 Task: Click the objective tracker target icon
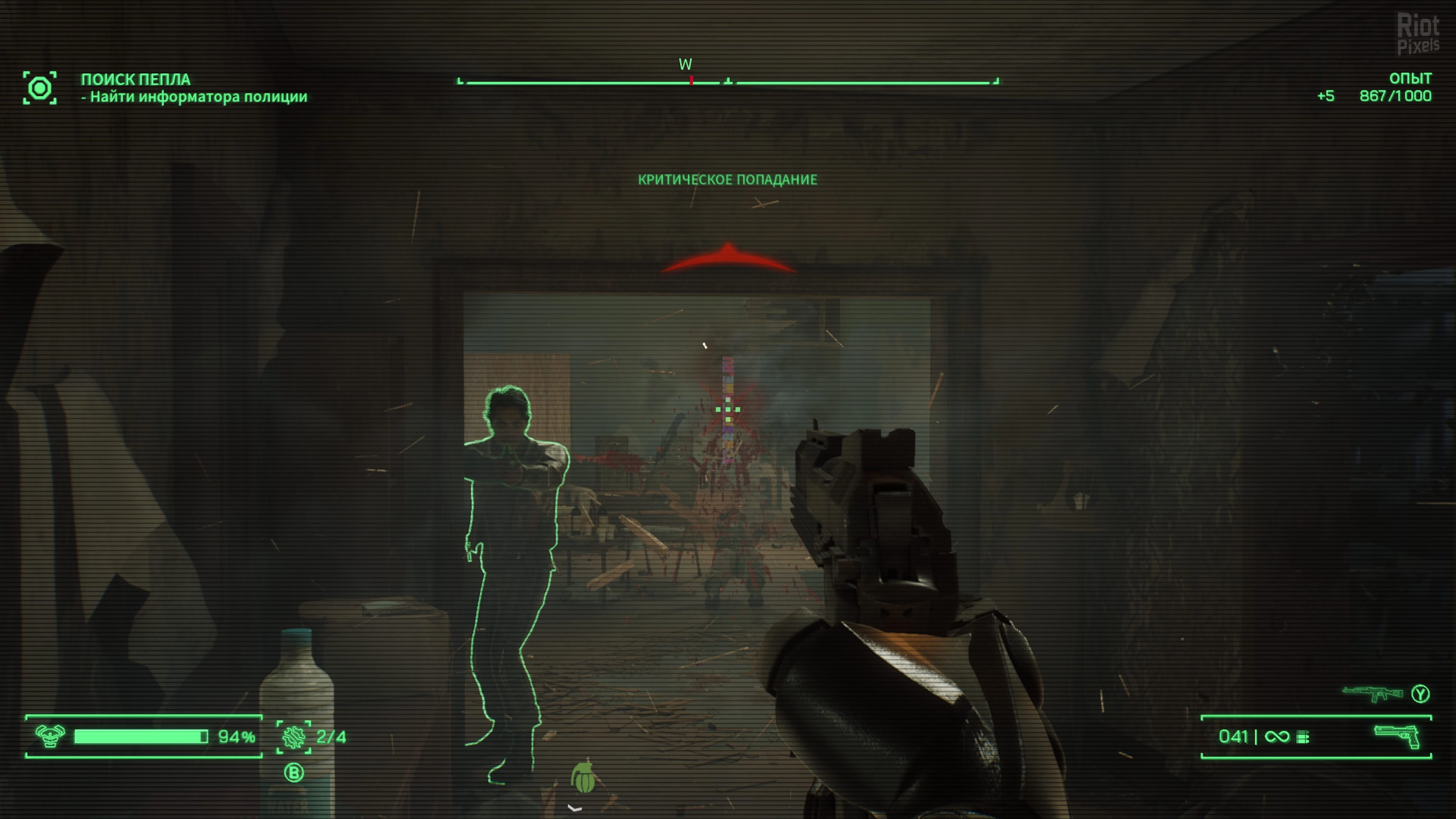pos(39,88)
